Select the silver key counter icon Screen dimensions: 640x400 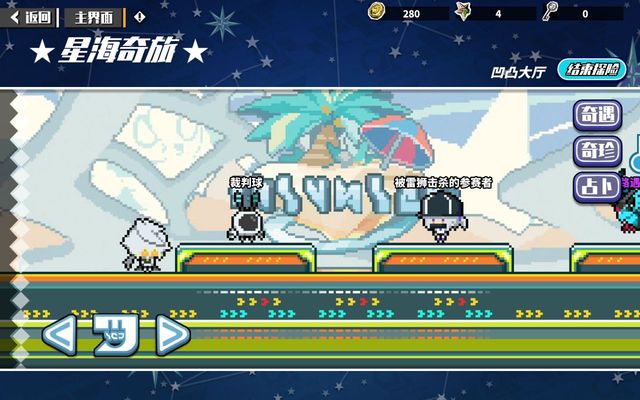point(550,12)
